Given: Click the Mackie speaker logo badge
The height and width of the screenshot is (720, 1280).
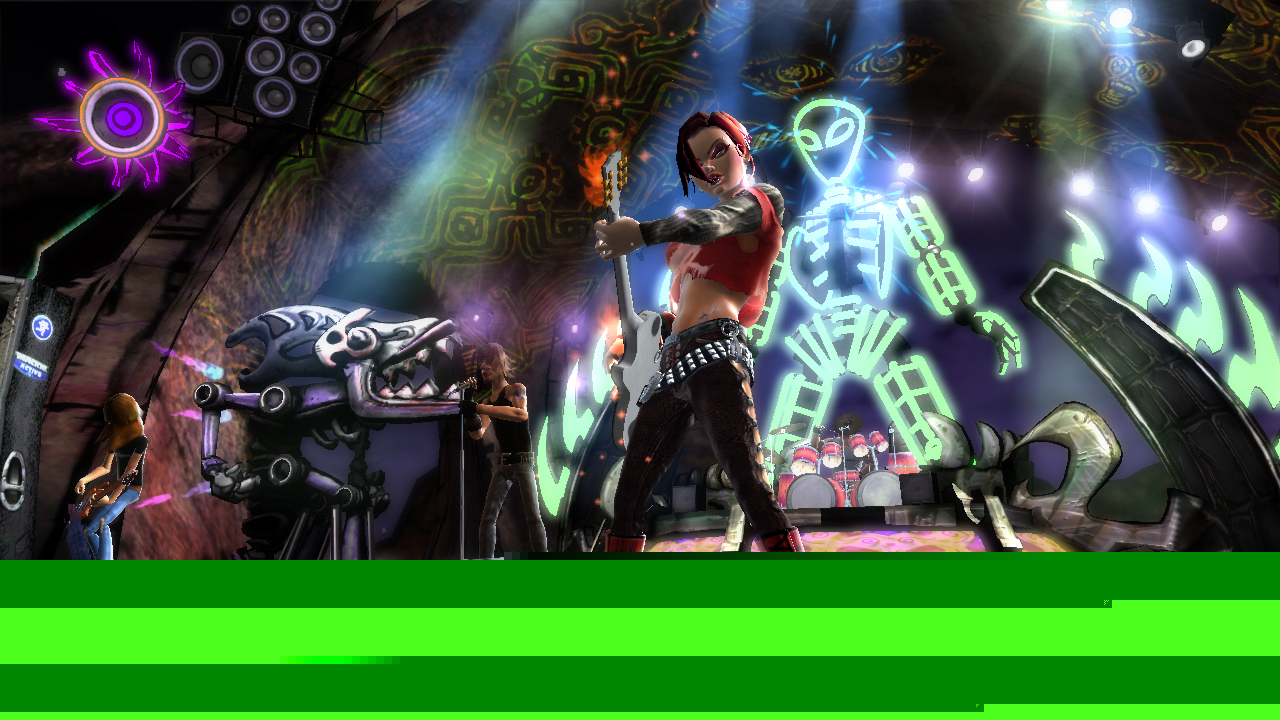Looking at the screenshot, I should [42, 326].
